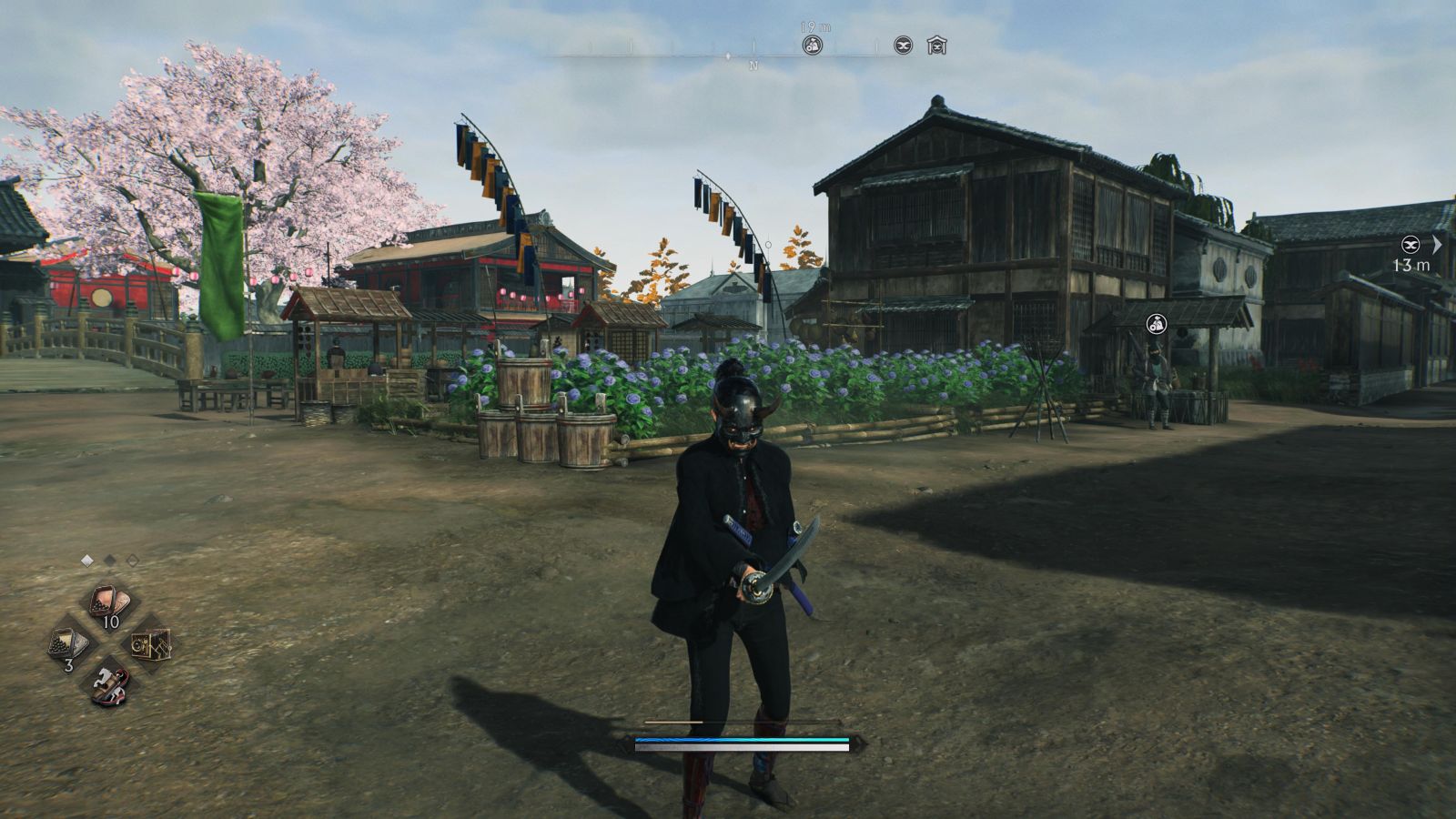The height and width of the screenshot is (819, 1456).
Task: Click the camera item in the quick slot wheel
Action: point(150,644)
